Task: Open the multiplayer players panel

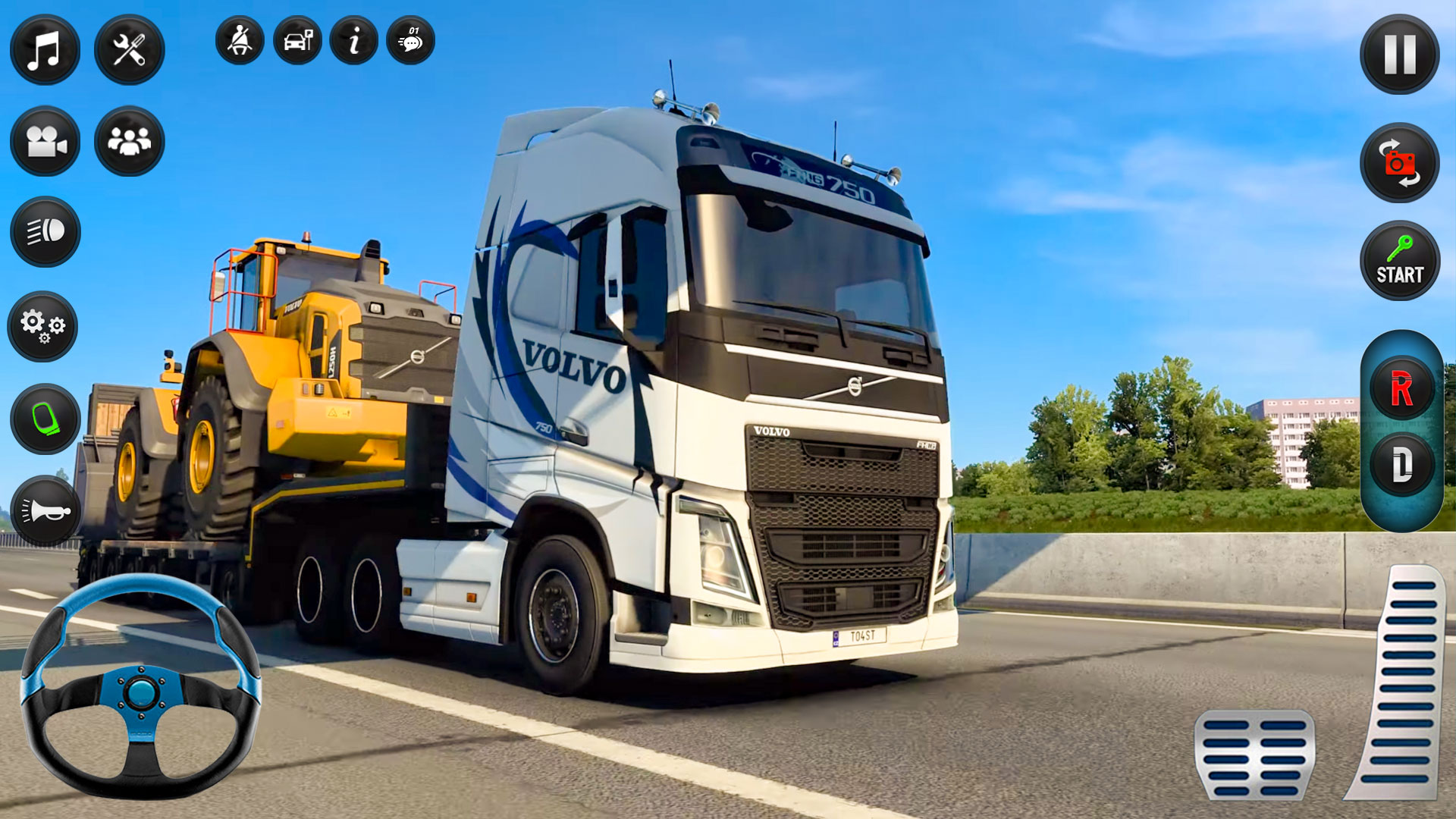Action: (x=129, y=140)
